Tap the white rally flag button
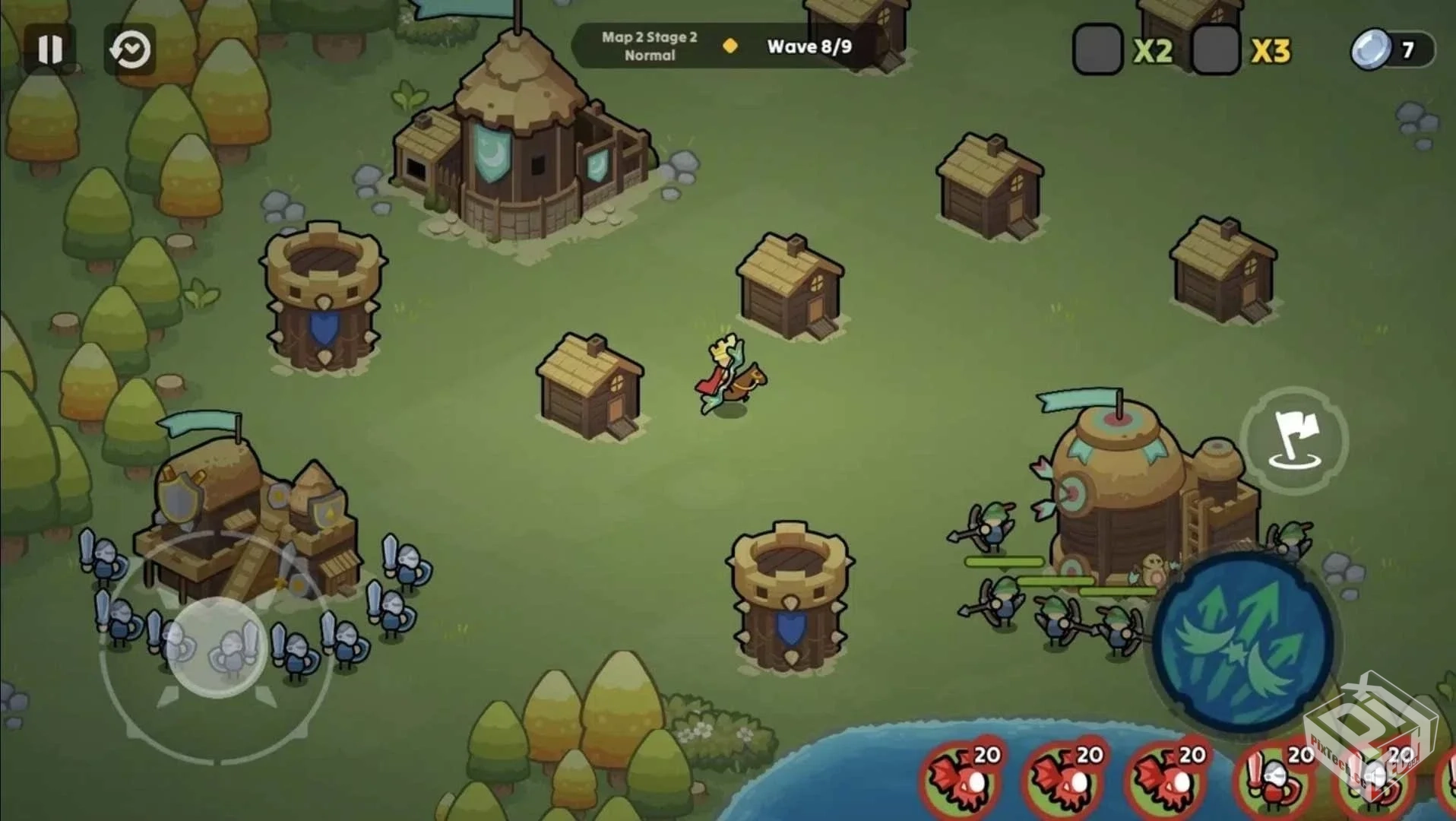The image size is (1456, 821). pyautogui.click(x=1294, y=440)
